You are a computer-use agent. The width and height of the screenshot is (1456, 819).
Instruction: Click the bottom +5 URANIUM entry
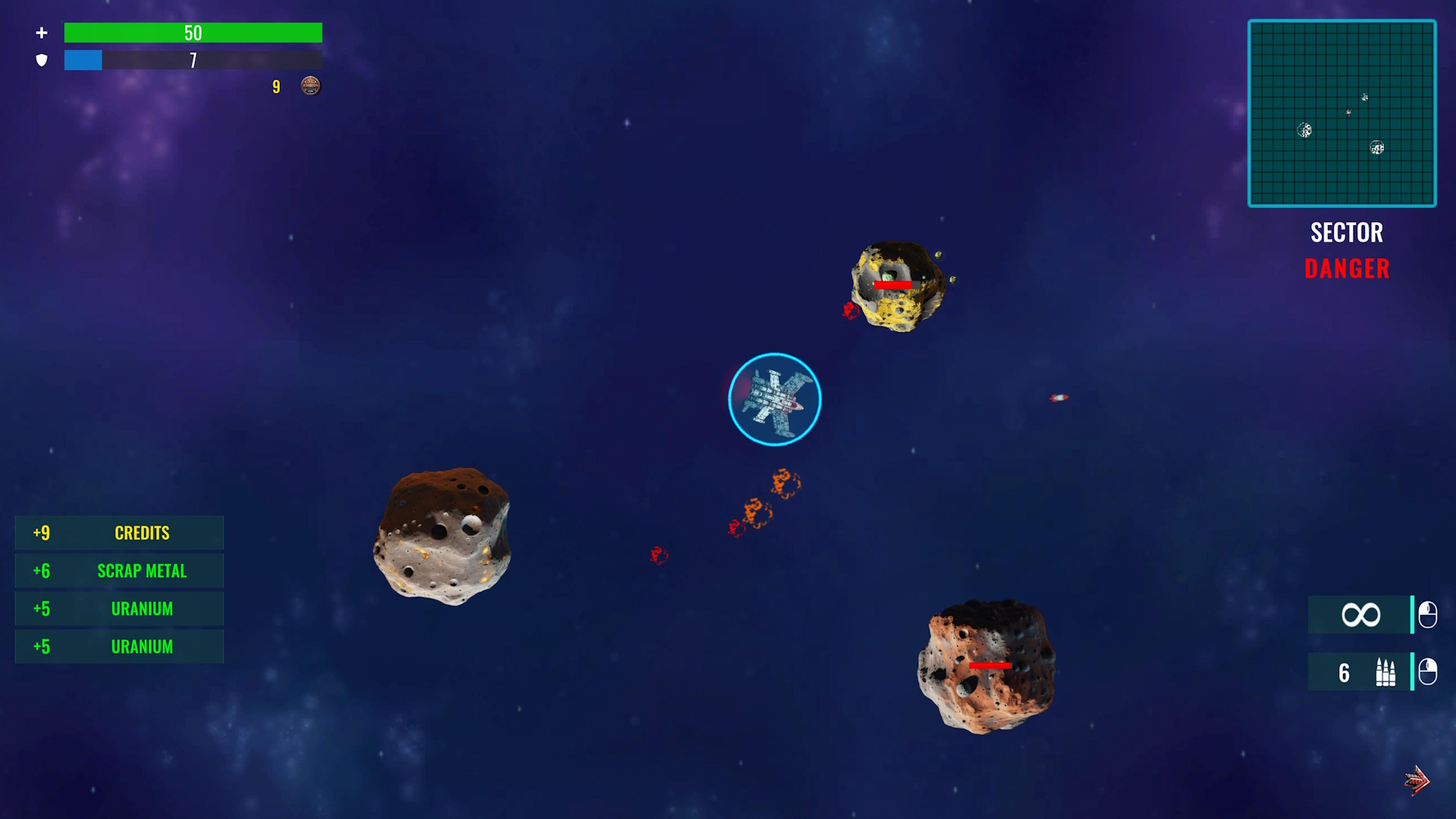[119, 646]
